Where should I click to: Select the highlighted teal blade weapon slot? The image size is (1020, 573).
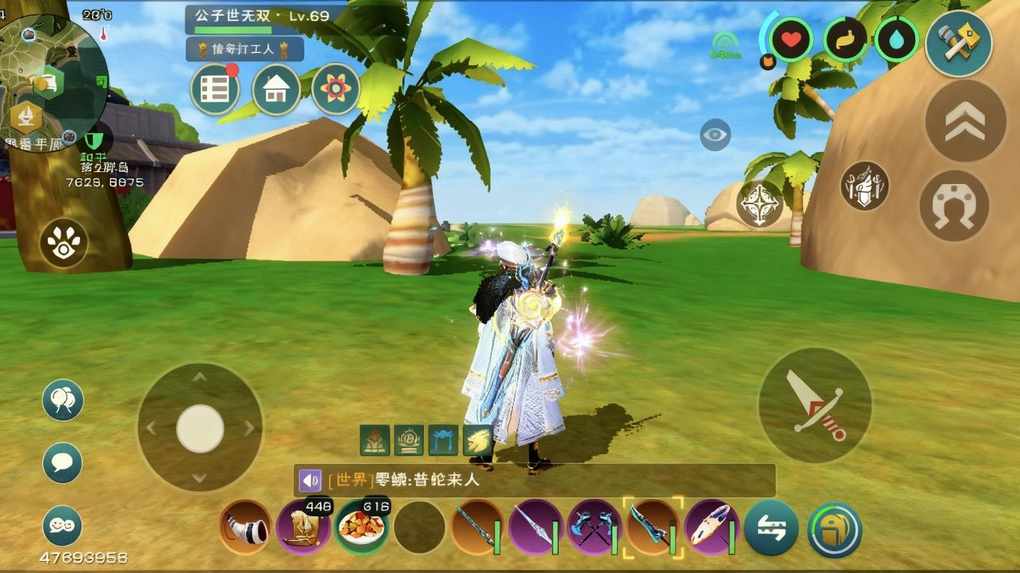pyautogui.click(x=653, y=527)
